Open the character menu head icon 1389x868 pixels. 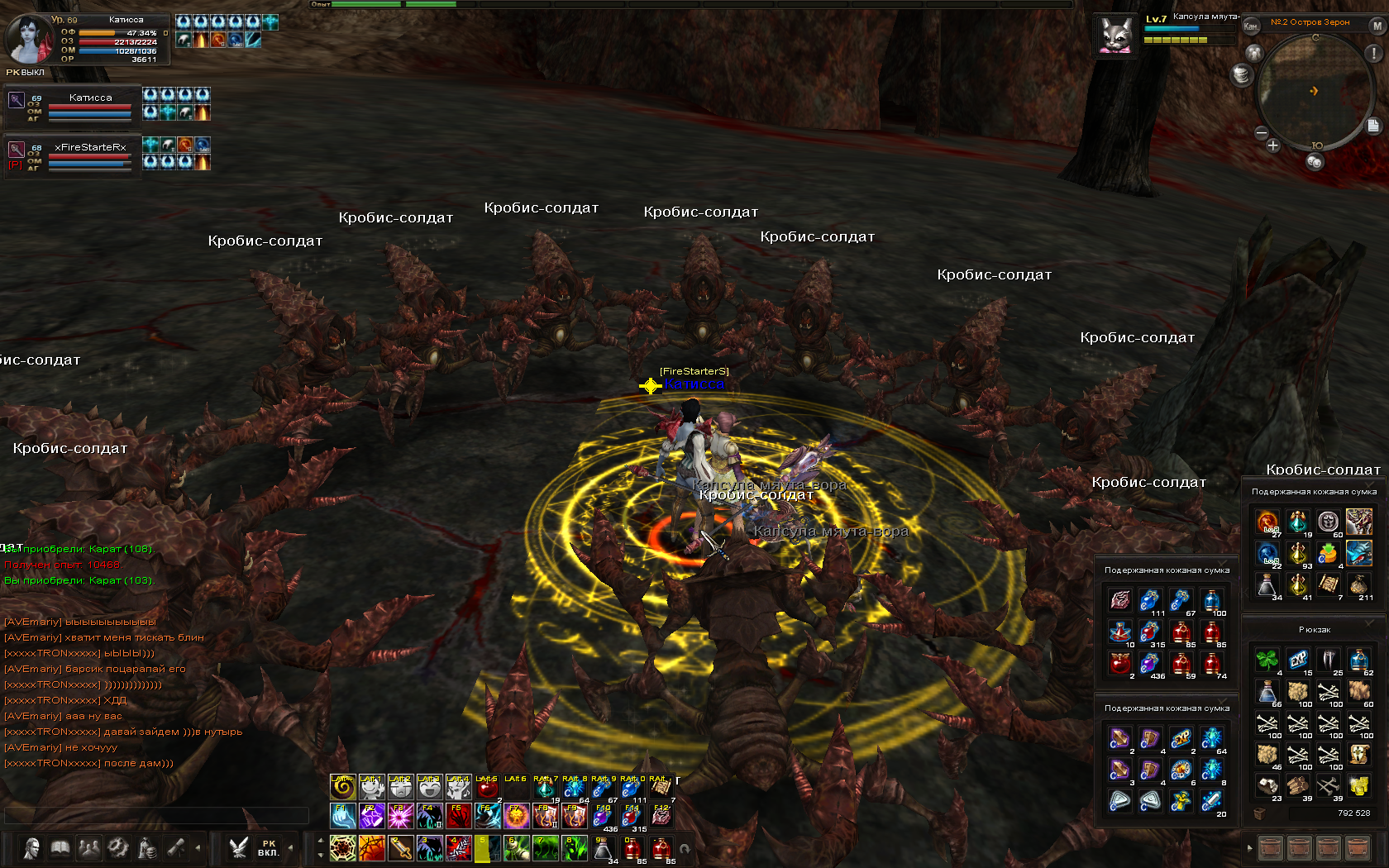[32, 848]
